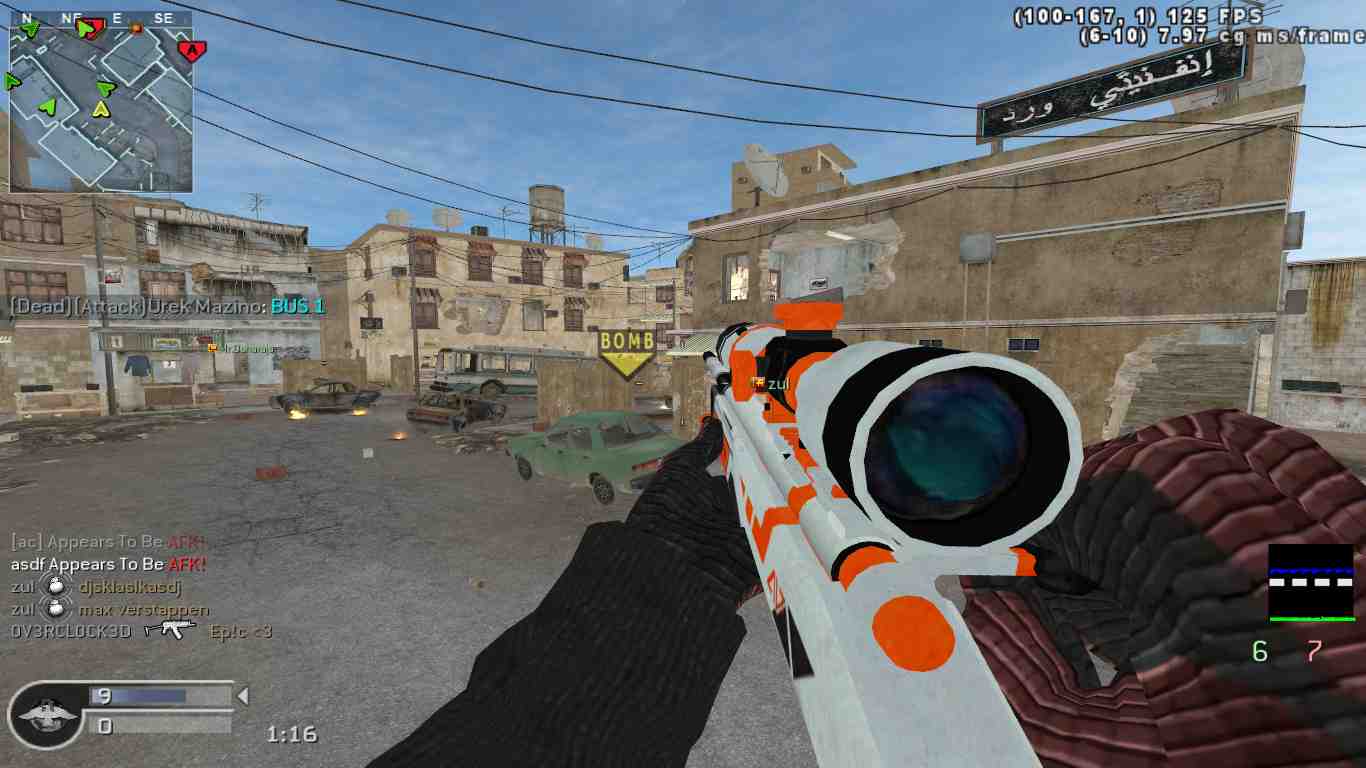Select Urek Mazino's "BUS 1" chat message
Screen dimensions: 1366x768
(167, 306)
